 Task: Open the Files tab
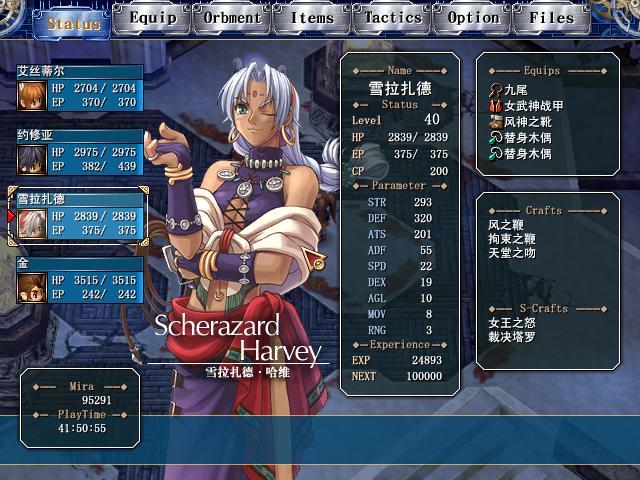[552, 18]
